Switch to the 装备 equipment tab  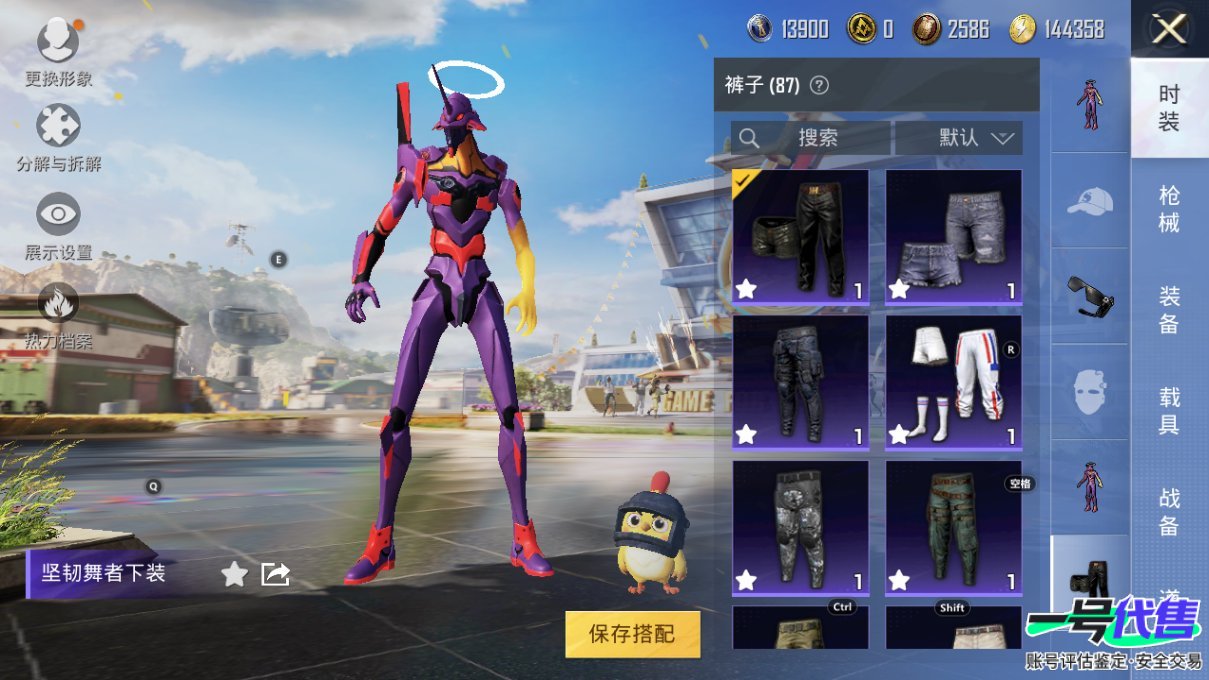coord(1168,309)
